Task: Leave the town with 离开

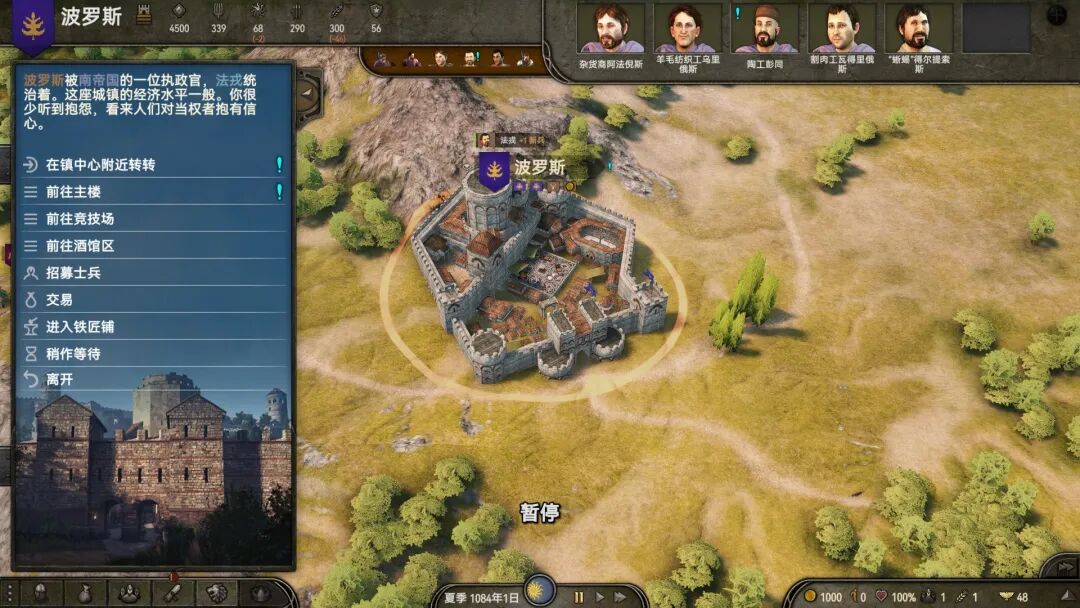Action: point(60,380)
